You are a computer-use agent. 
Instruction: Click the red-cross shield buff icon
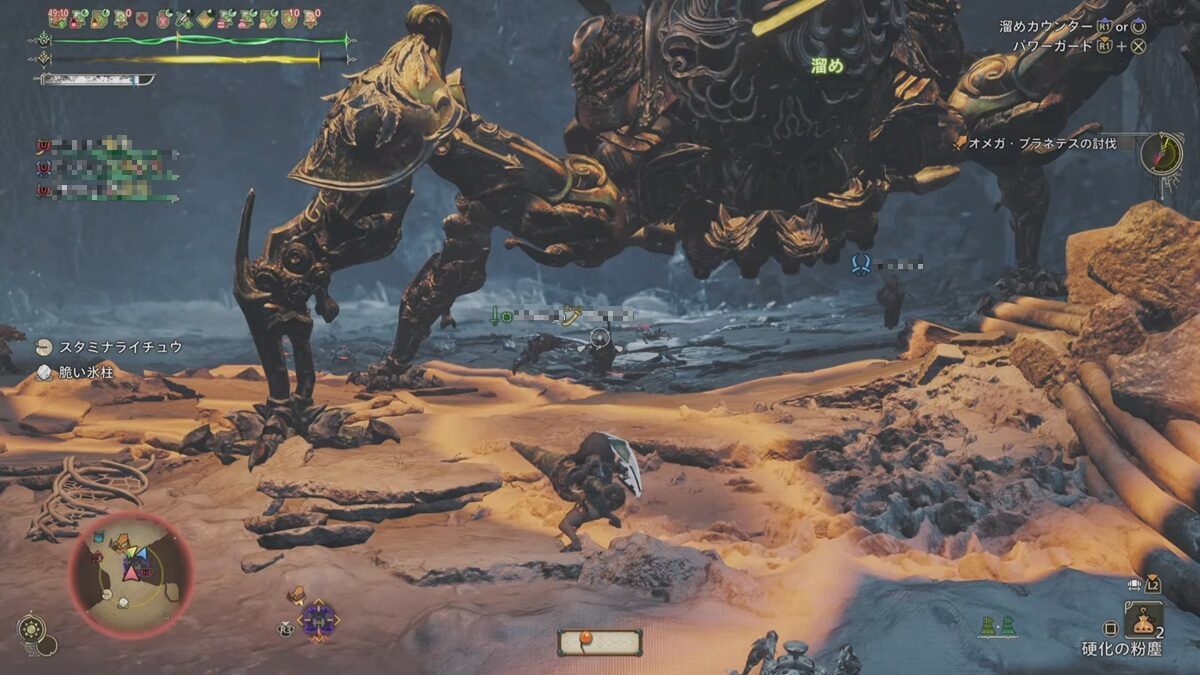tap(140, 18)
